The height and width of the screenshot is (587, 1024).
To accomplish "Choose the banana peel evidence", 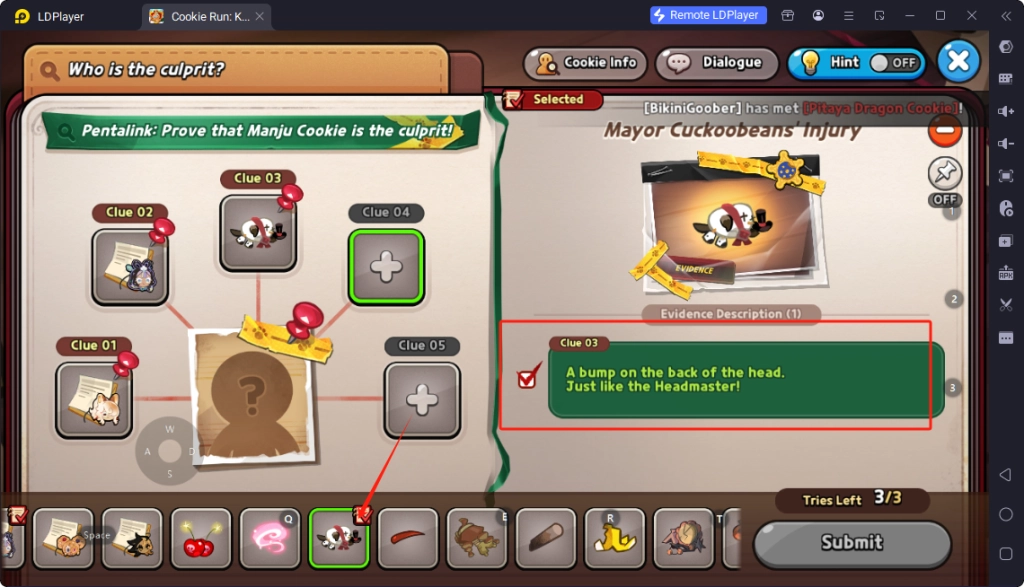I will [614, 538].
